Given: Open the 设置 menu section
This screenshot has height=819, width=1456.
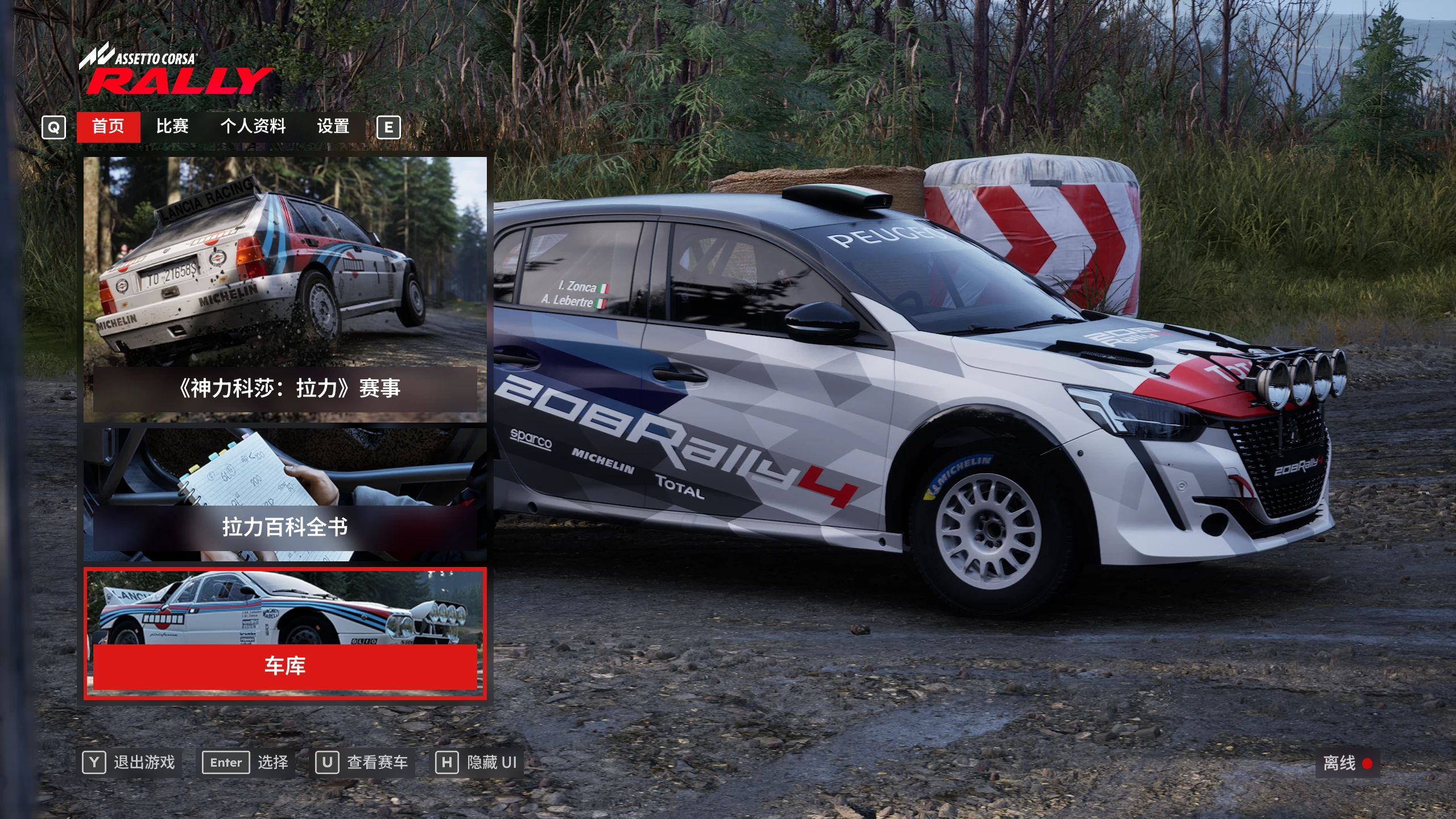Looking at the screenshot, I should pos(334,127).
